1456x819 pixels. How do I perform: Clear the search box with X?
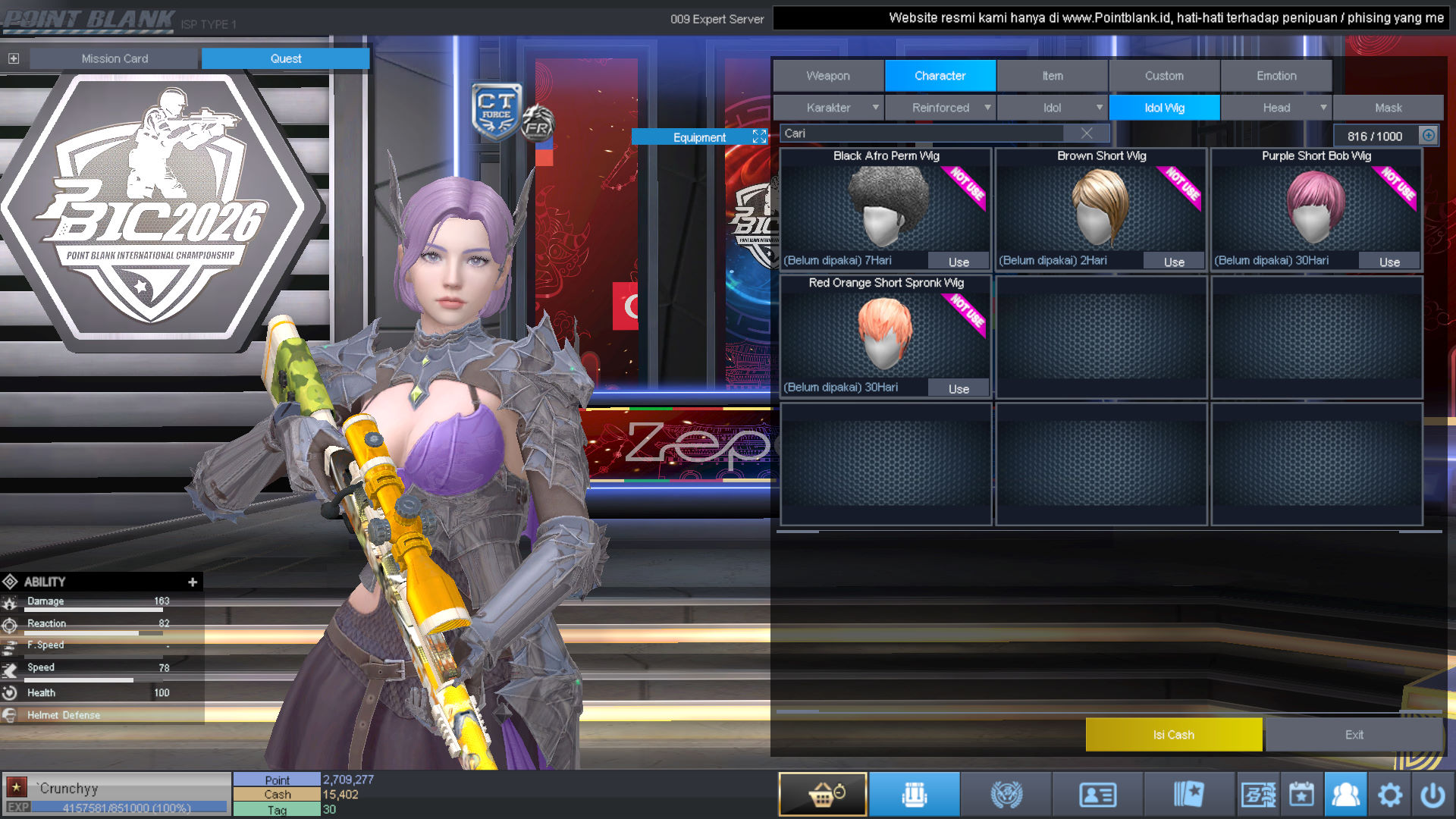[1087, 133]
